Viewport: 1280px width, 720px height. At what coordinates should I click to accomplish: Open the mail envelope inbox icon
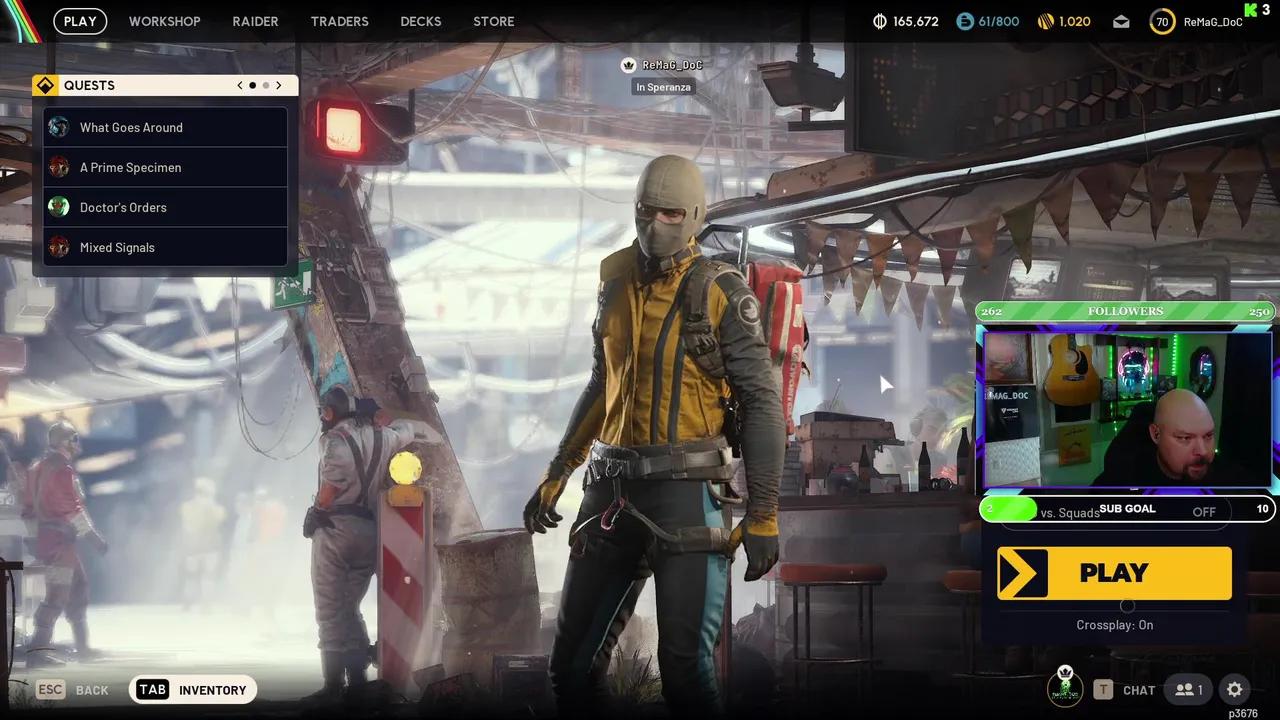pos(1120,20)
